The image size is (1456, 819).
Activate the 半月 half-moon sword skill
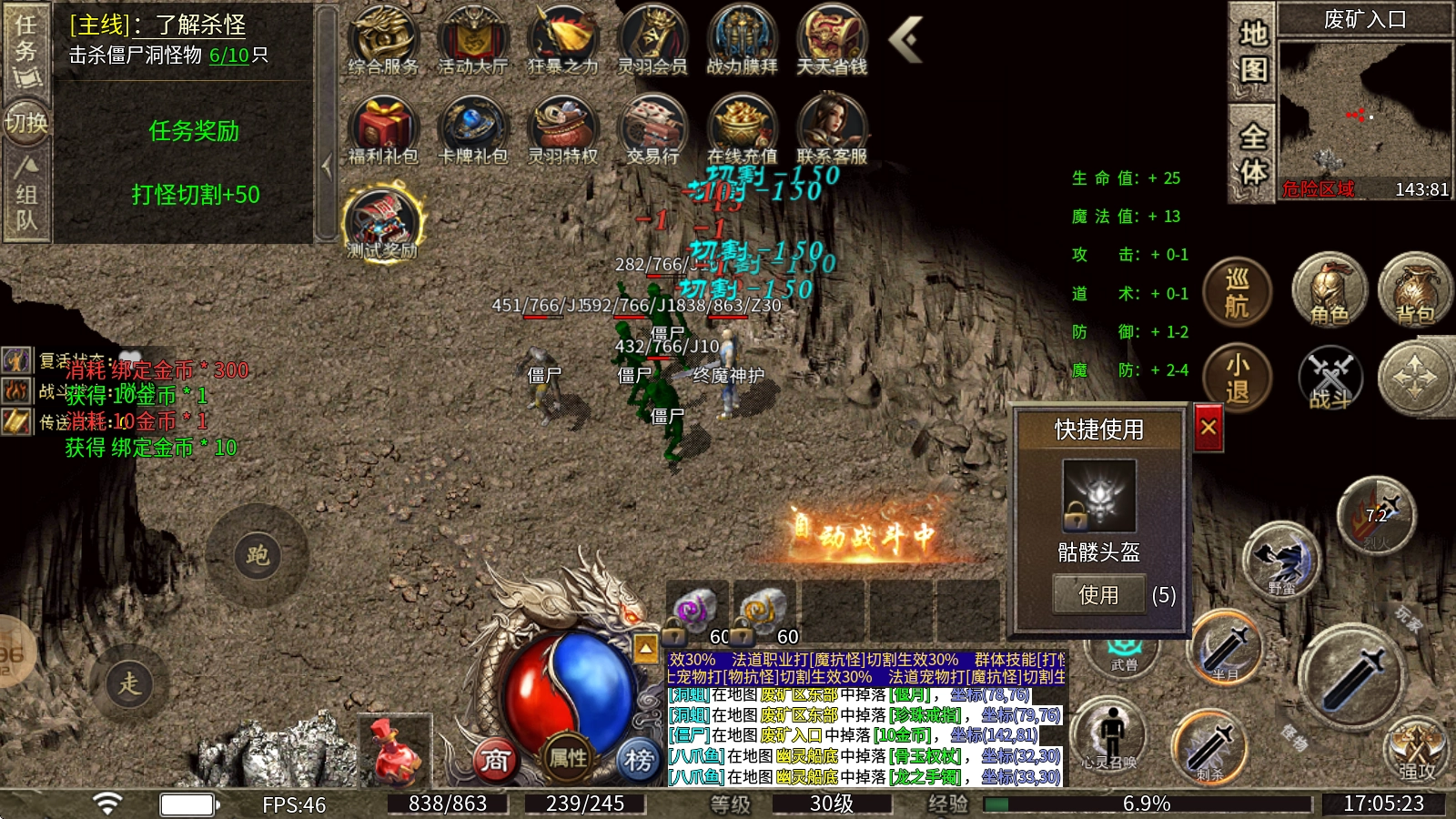tap(1225, 648)
